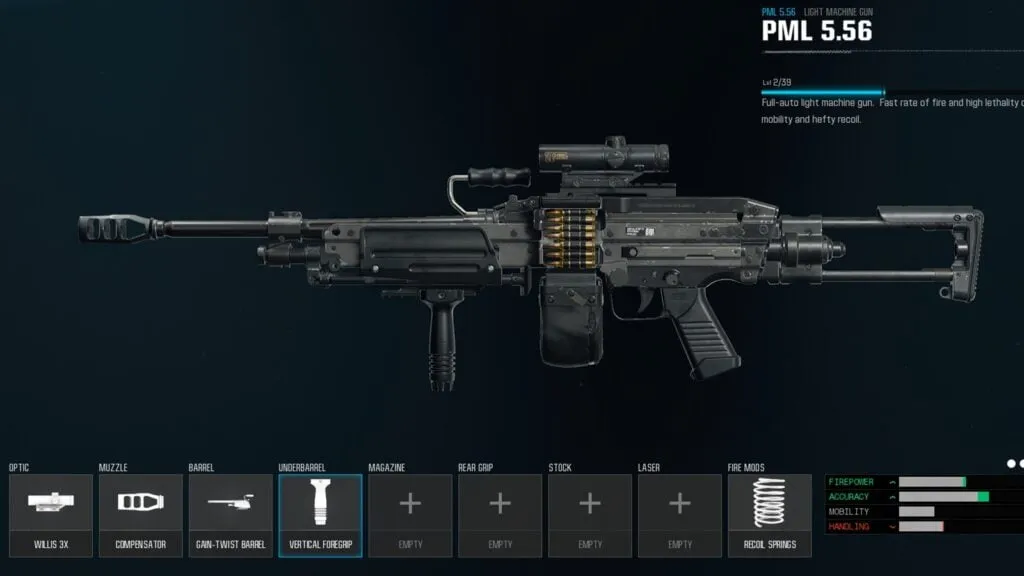Choose the Gain-Twist Barrel slot
This screenshot has height=576, width=1024.
pos(230,515)
